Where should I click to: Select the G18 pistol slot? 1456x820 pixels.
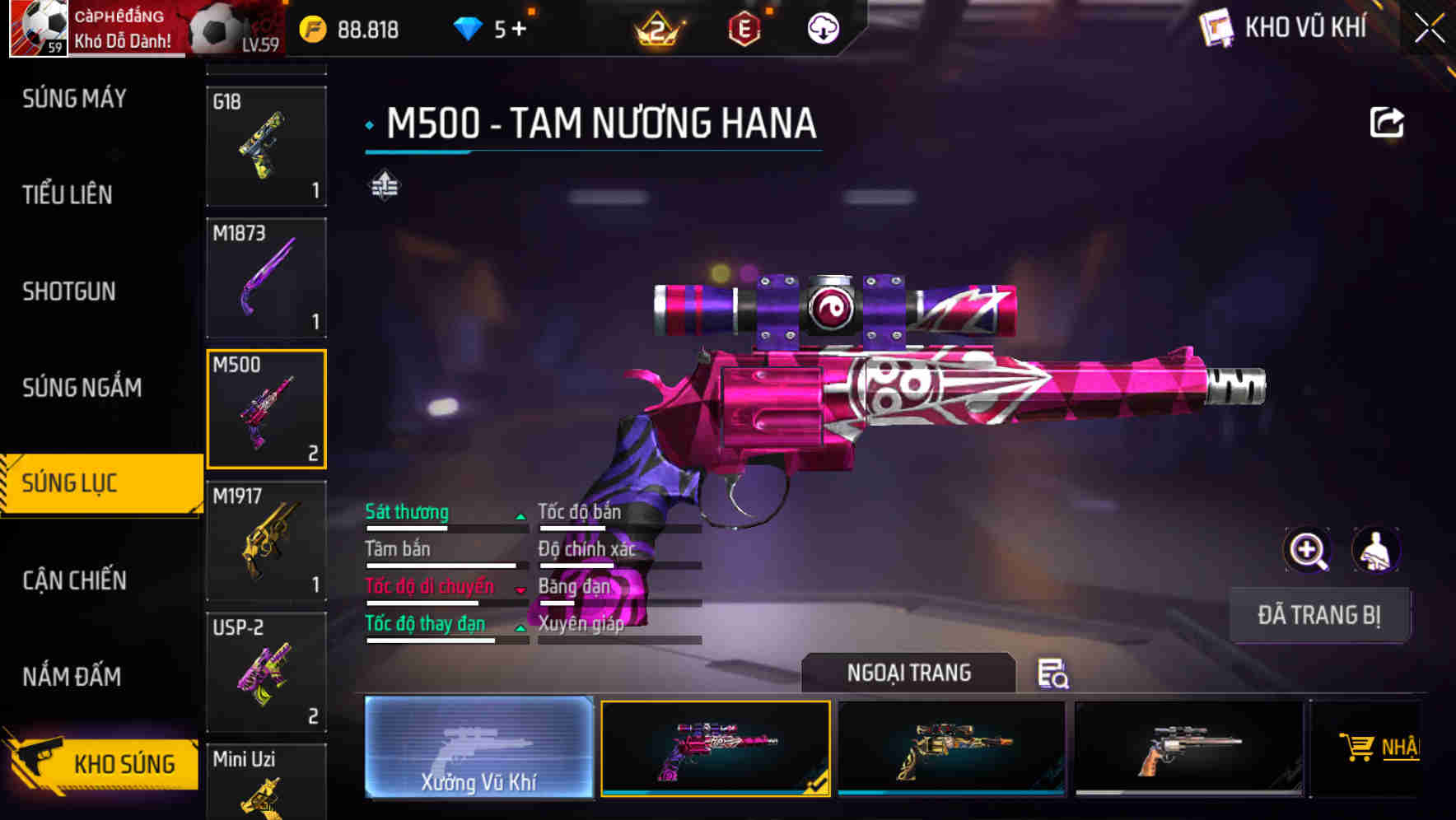pos(266,146)
